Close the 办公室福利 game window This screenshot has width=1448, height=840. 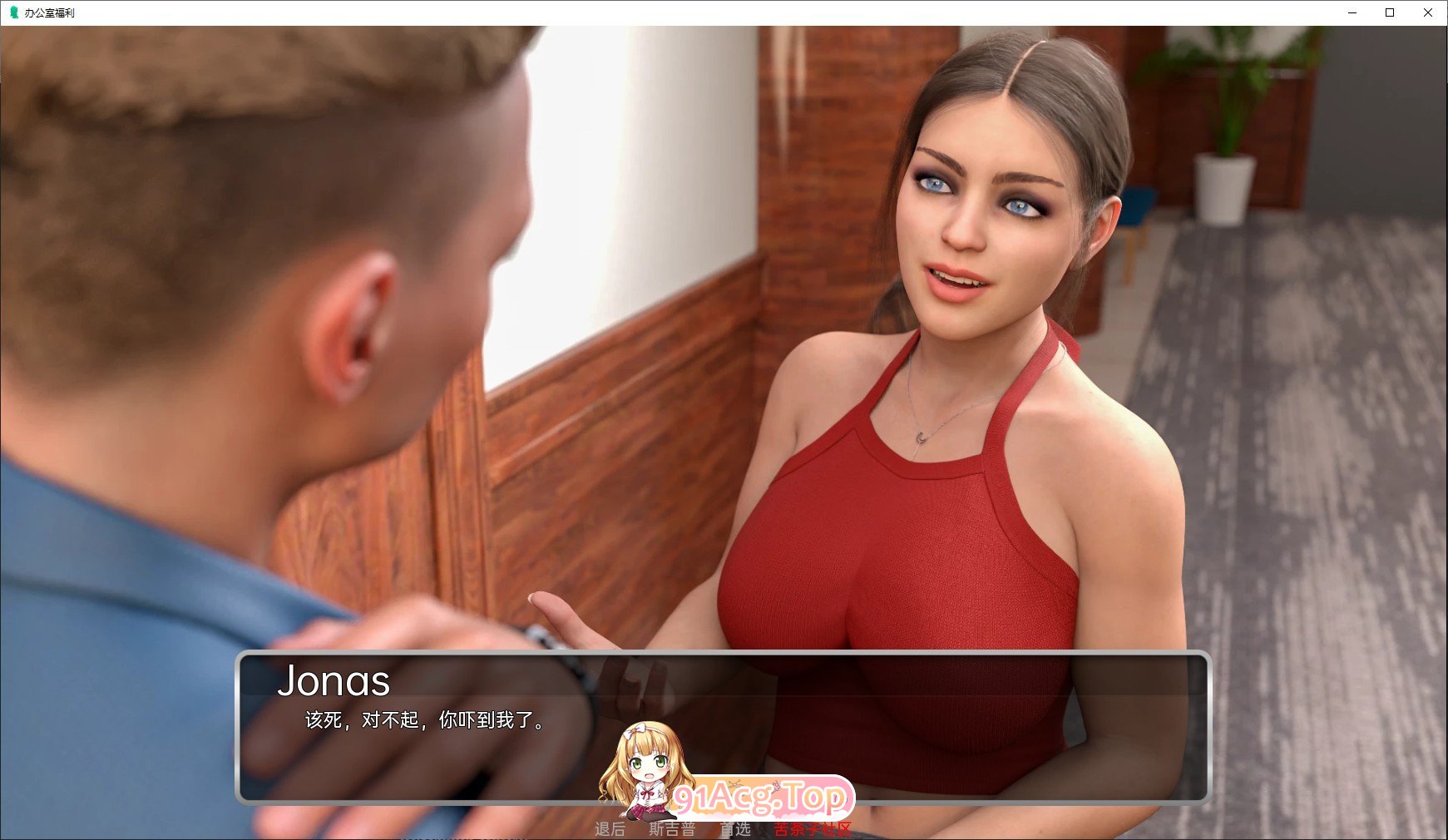1429,12
